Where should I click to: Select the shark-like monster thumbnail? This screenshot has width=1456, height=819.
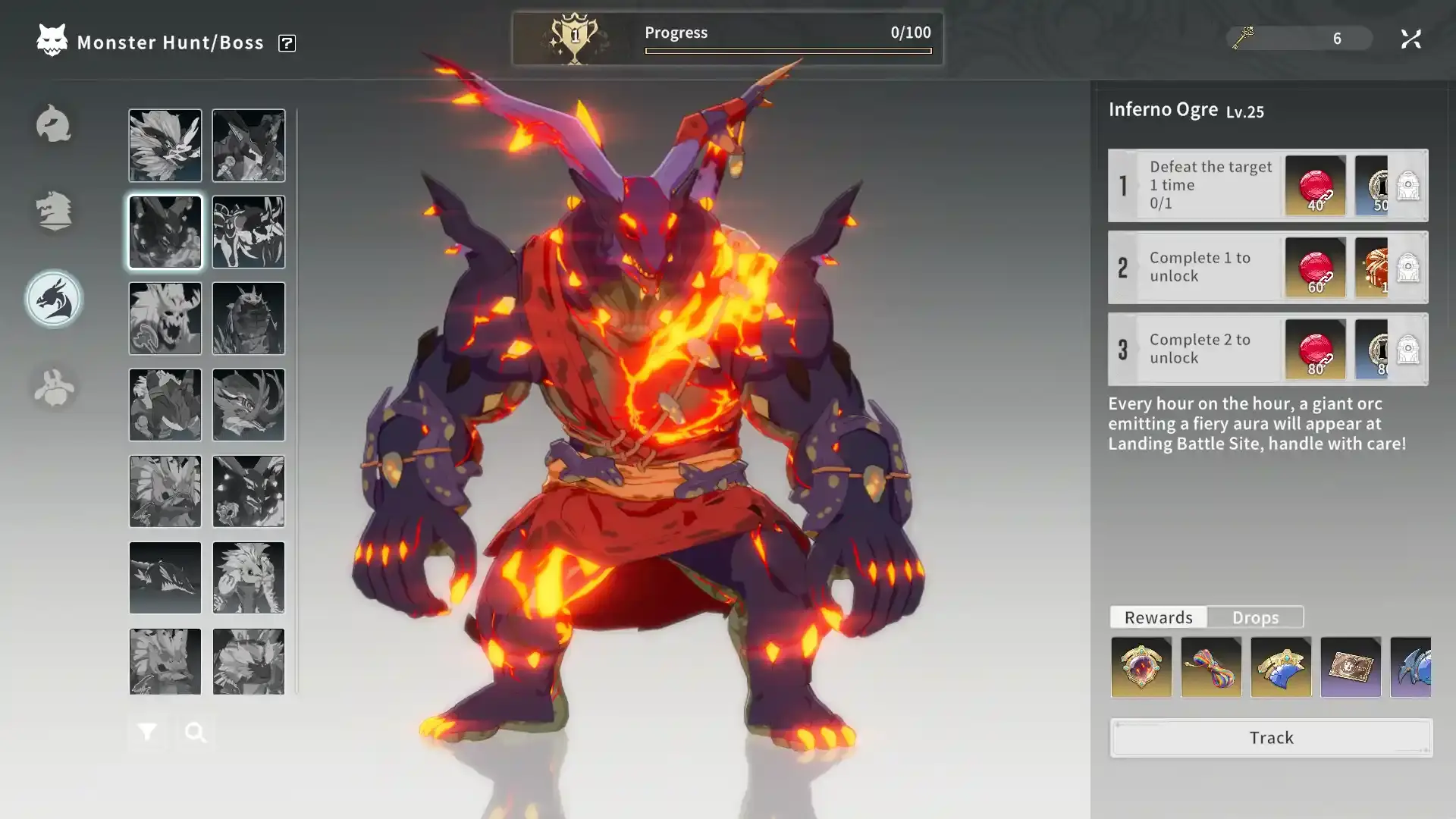click(165, 578)
